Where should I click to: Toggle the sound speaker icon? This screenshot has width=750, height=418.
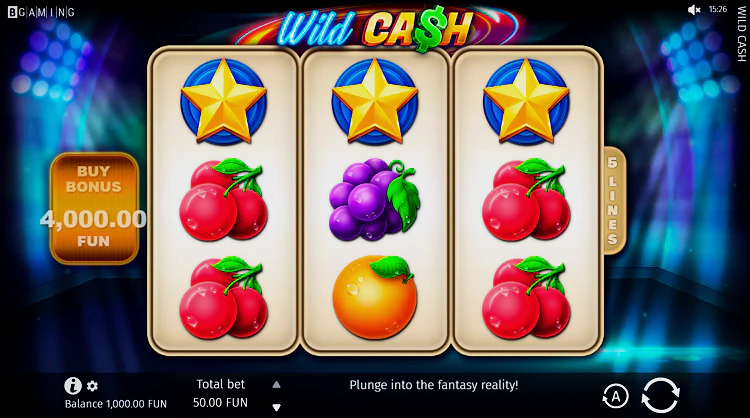694,9
